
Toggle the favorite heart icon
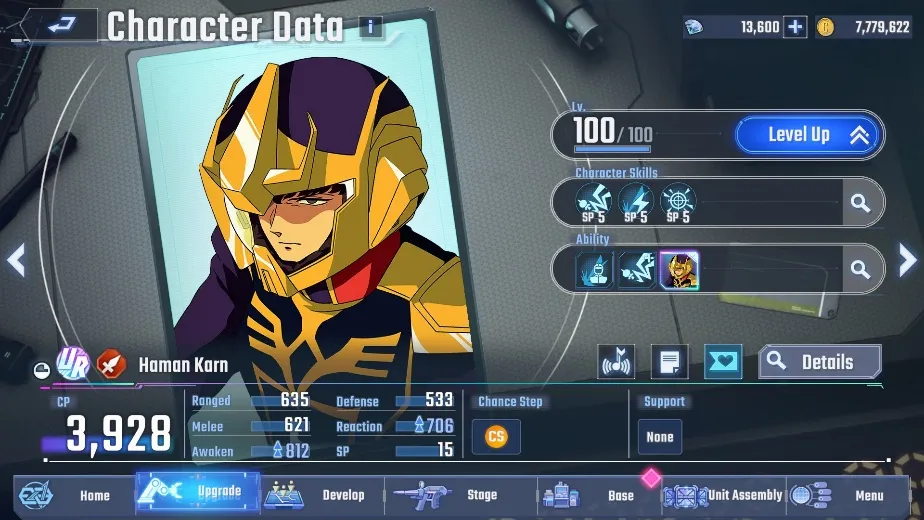tap(723, 362)
